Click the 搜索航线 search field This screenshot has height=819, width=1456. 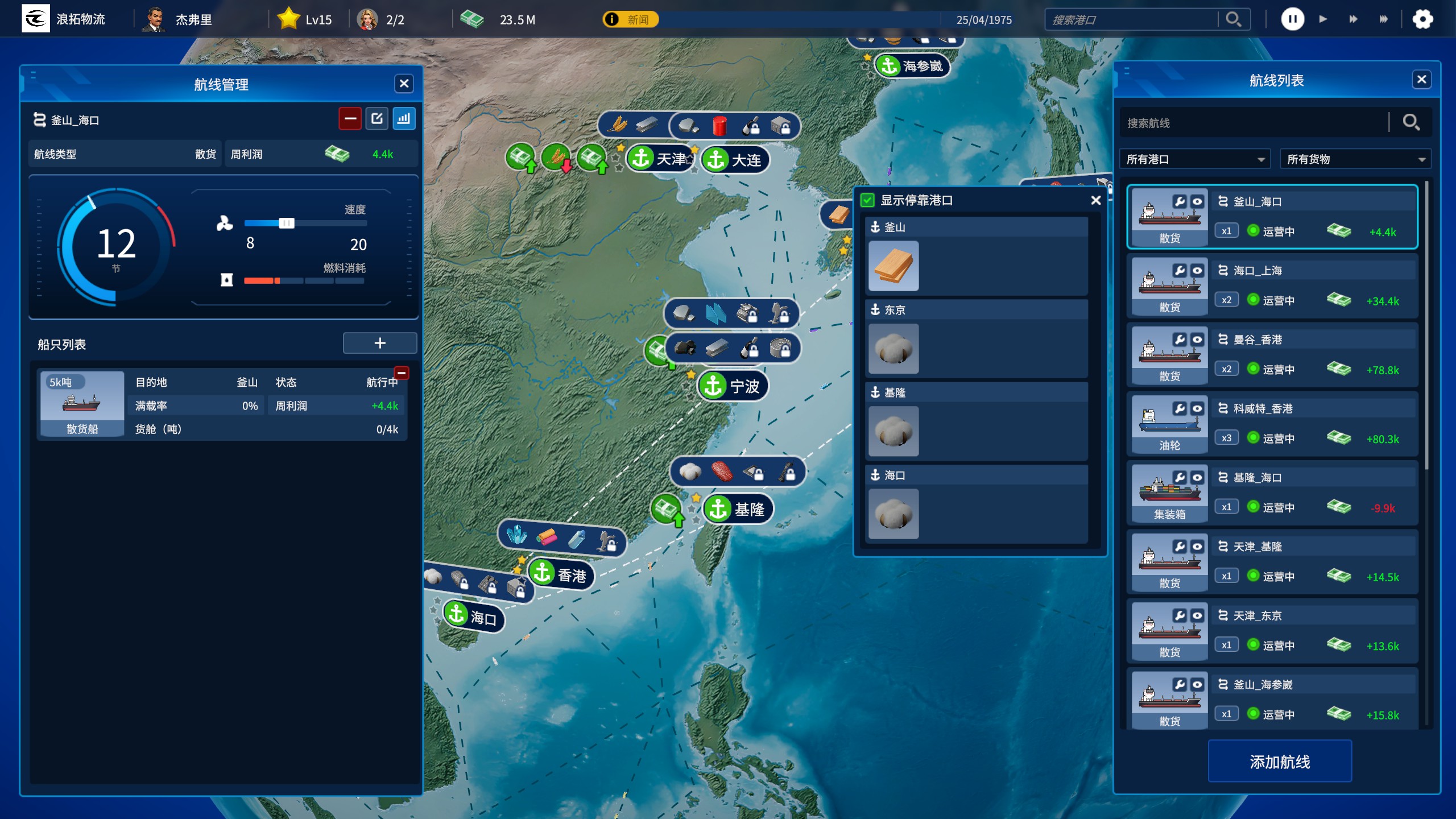(1254, 123)
